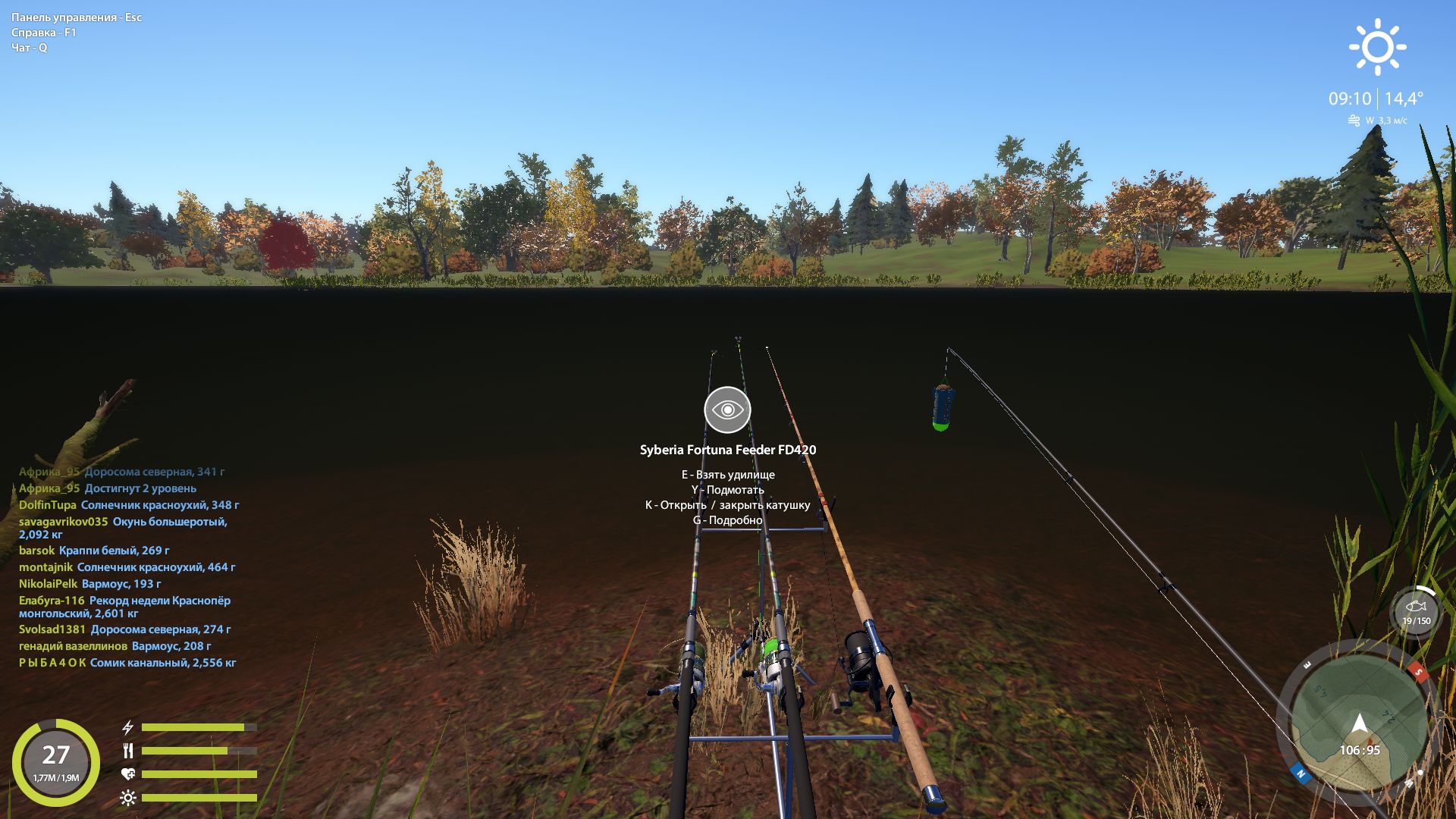
Task: Open the chat via 'Чат - Q' label
Action: point(28,47)
